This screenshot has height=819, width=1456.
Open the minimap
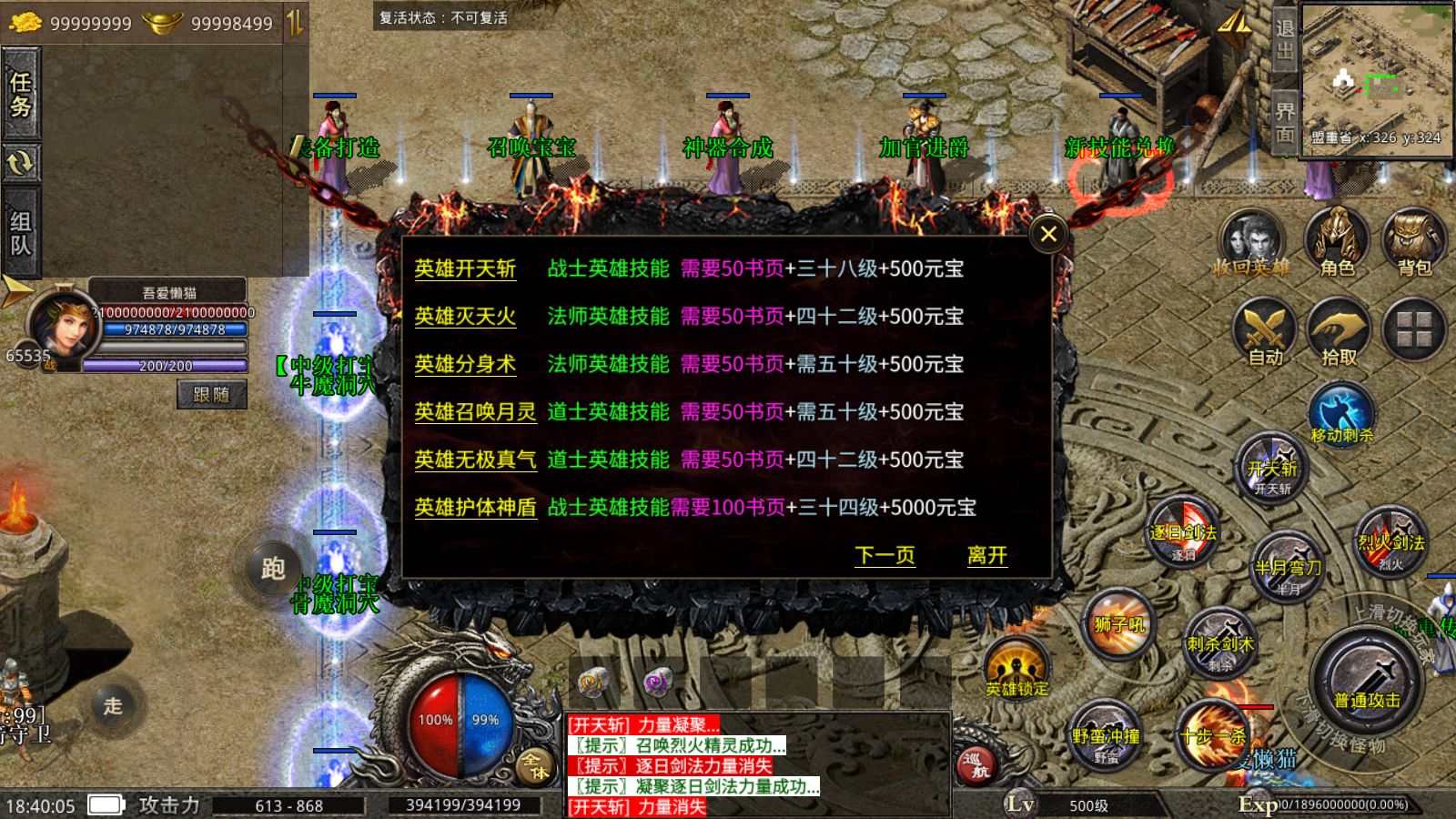(x=1376, y=75)
